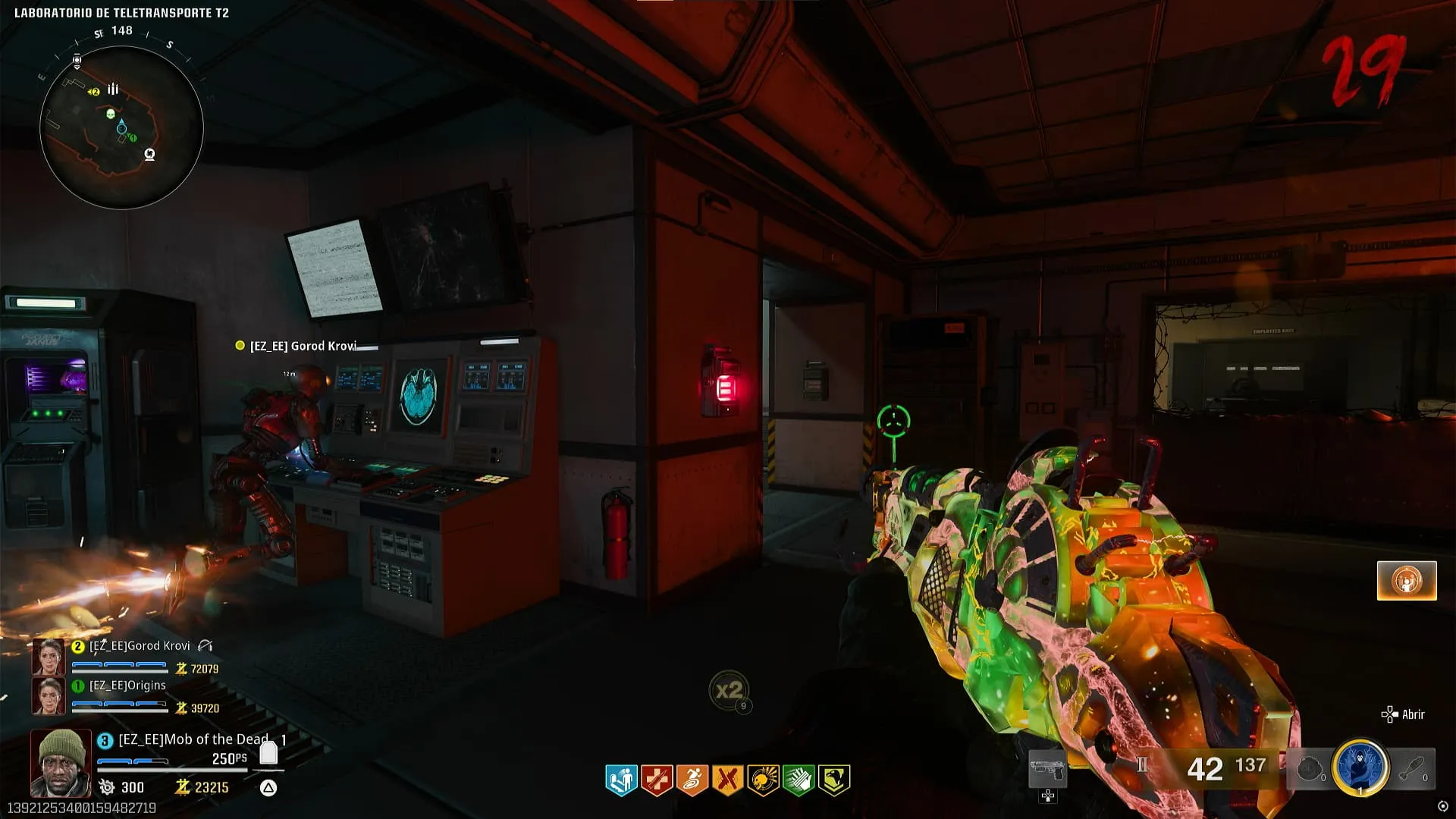Select the Gorod Krovi teammate portrait

coord(48,657)
